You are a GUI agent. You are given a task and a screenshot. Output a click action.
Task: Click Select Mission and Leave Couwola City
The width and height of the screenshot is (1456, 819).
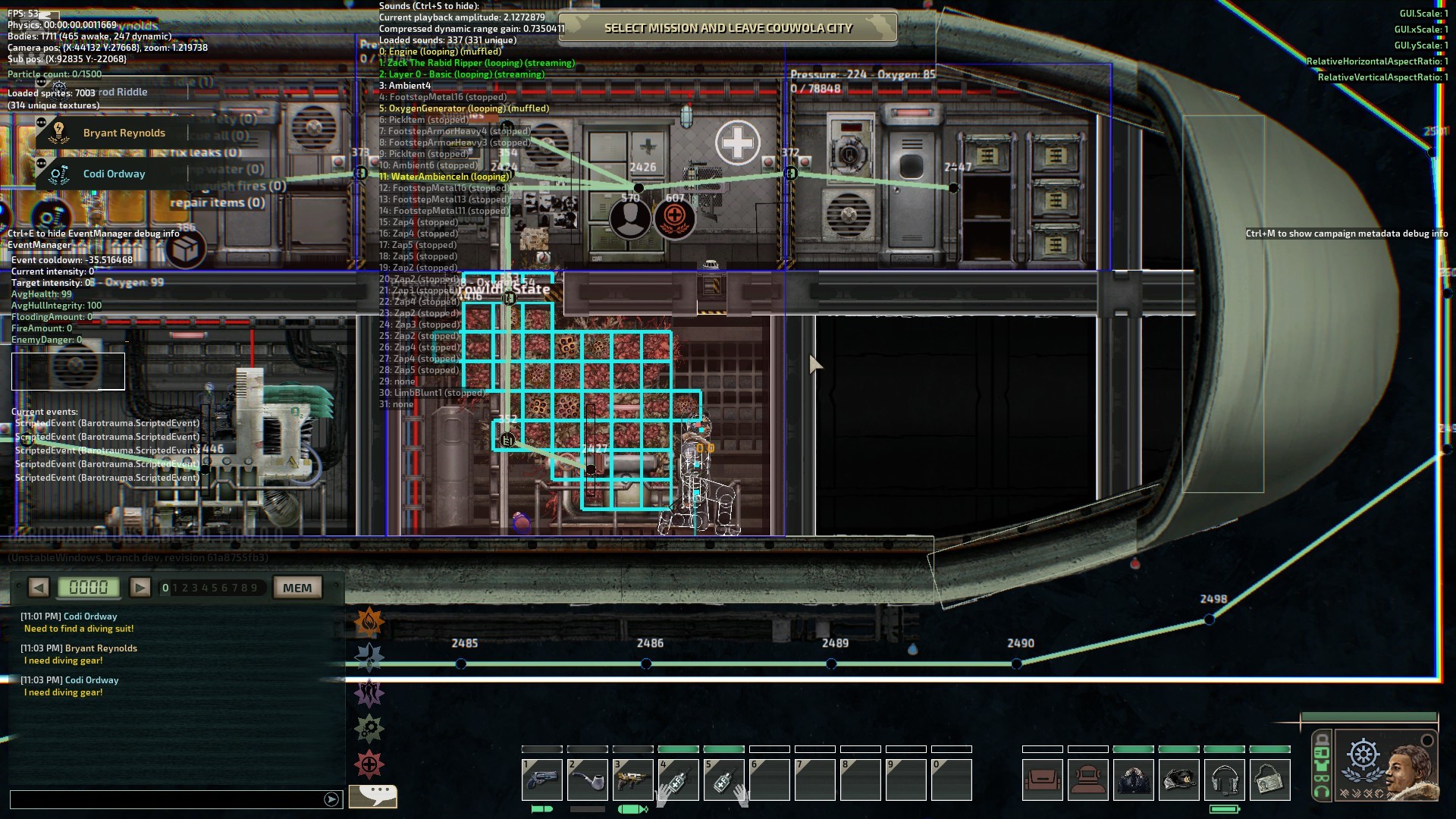[727, 28]
